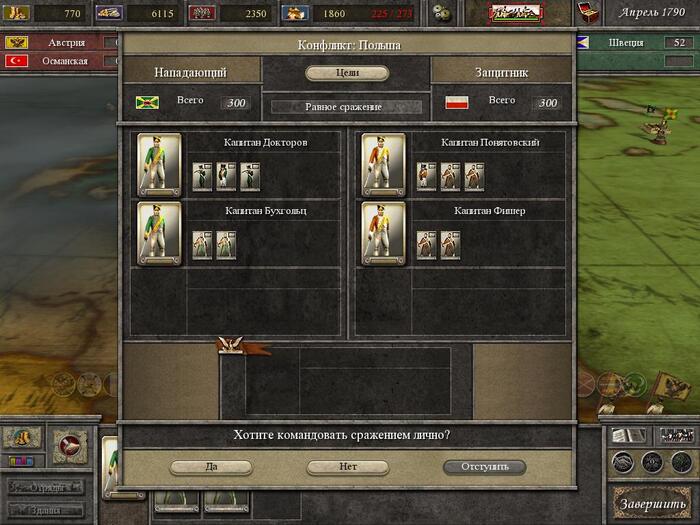Screen dimensions: 700x525
Task: Open the Отряды units panel
Action: (46, 488)
